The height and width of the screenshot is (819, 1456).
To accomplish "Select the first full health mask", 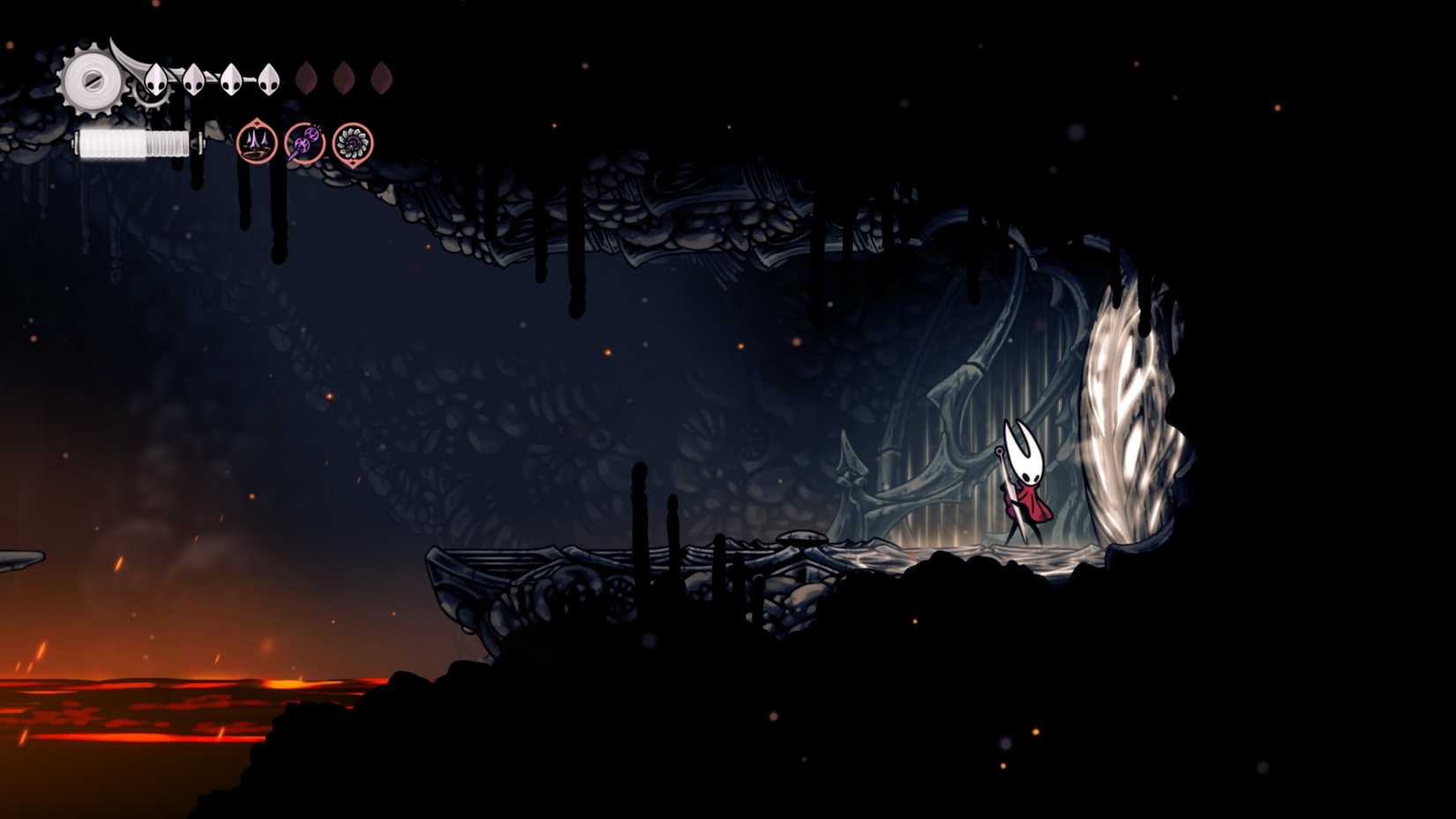I will coord(154,79).
